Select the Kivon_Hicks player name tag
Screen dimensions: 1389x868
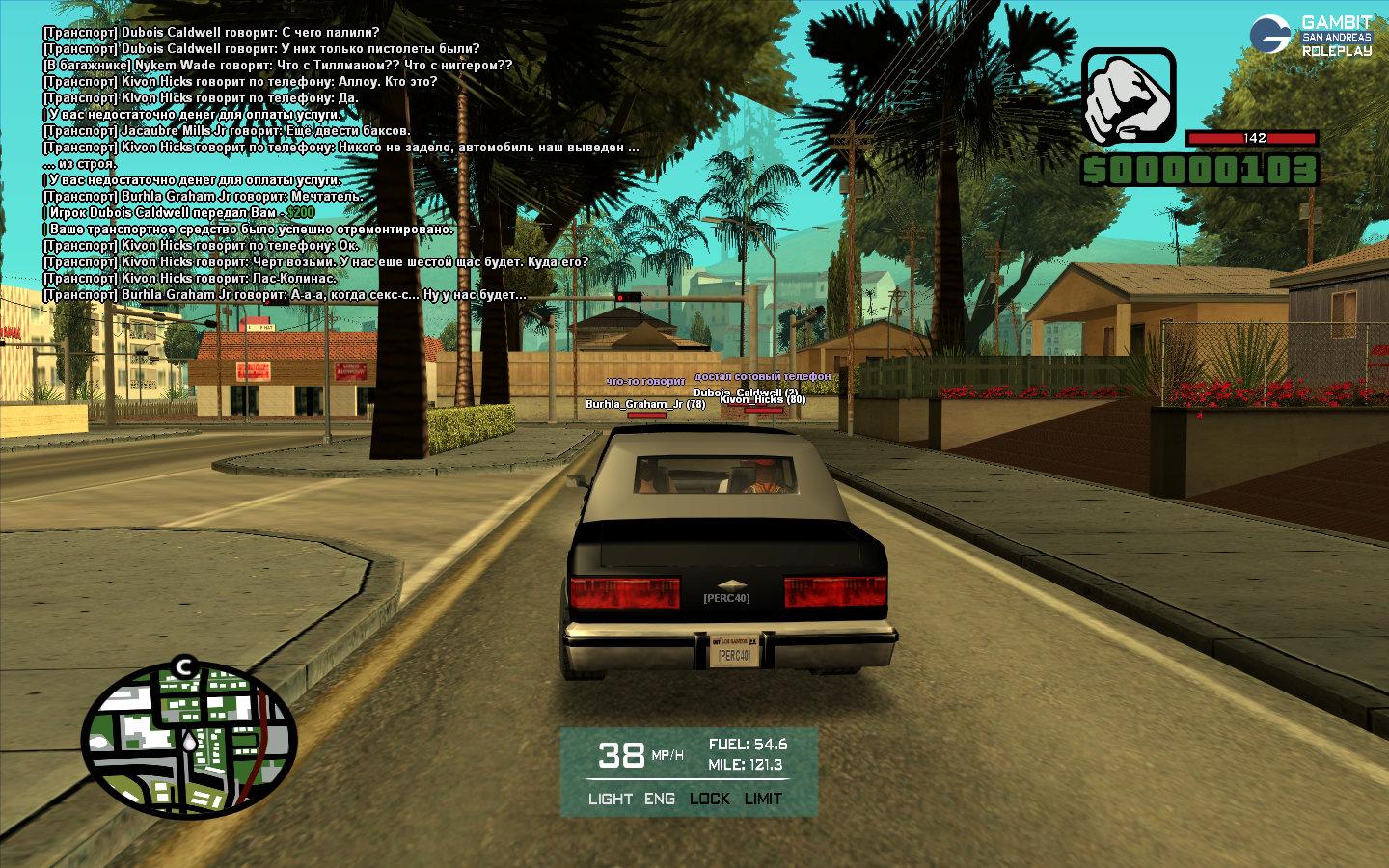[x=763, y=400]
